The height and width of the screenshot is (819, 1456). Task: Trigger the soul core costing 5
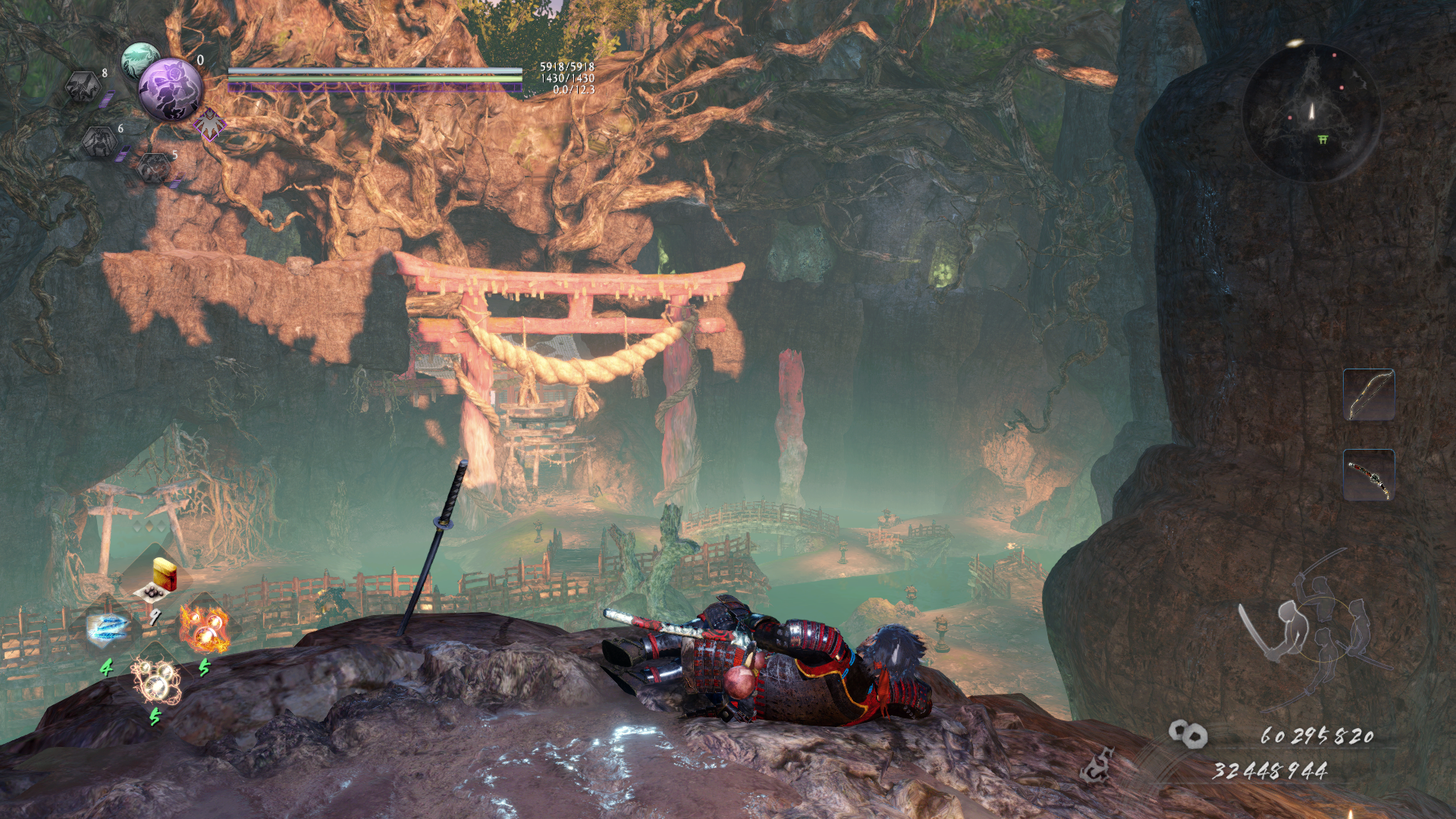point(155,167)
